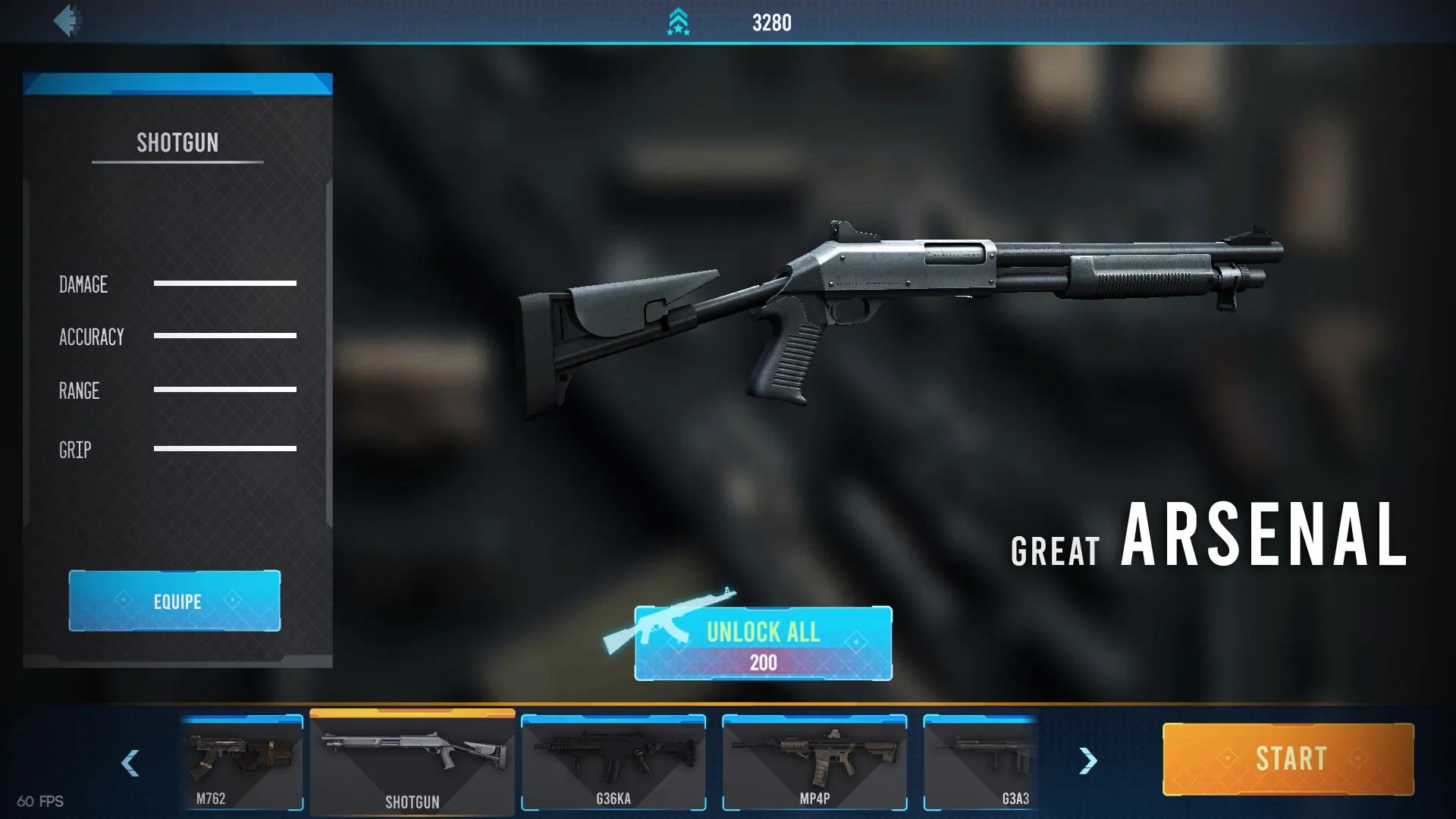The width and height of the screenshot is (1456, 819).
Task: Click the 3280 currency counter
Action: click(x=771, y=22)
